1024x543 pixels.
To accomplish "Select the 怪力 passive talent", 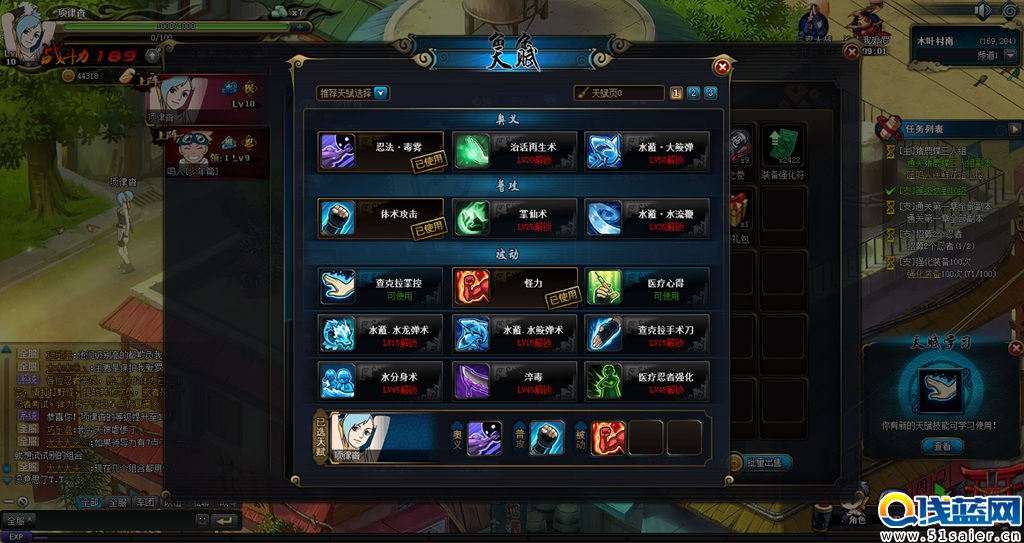I will pos(514,286).
